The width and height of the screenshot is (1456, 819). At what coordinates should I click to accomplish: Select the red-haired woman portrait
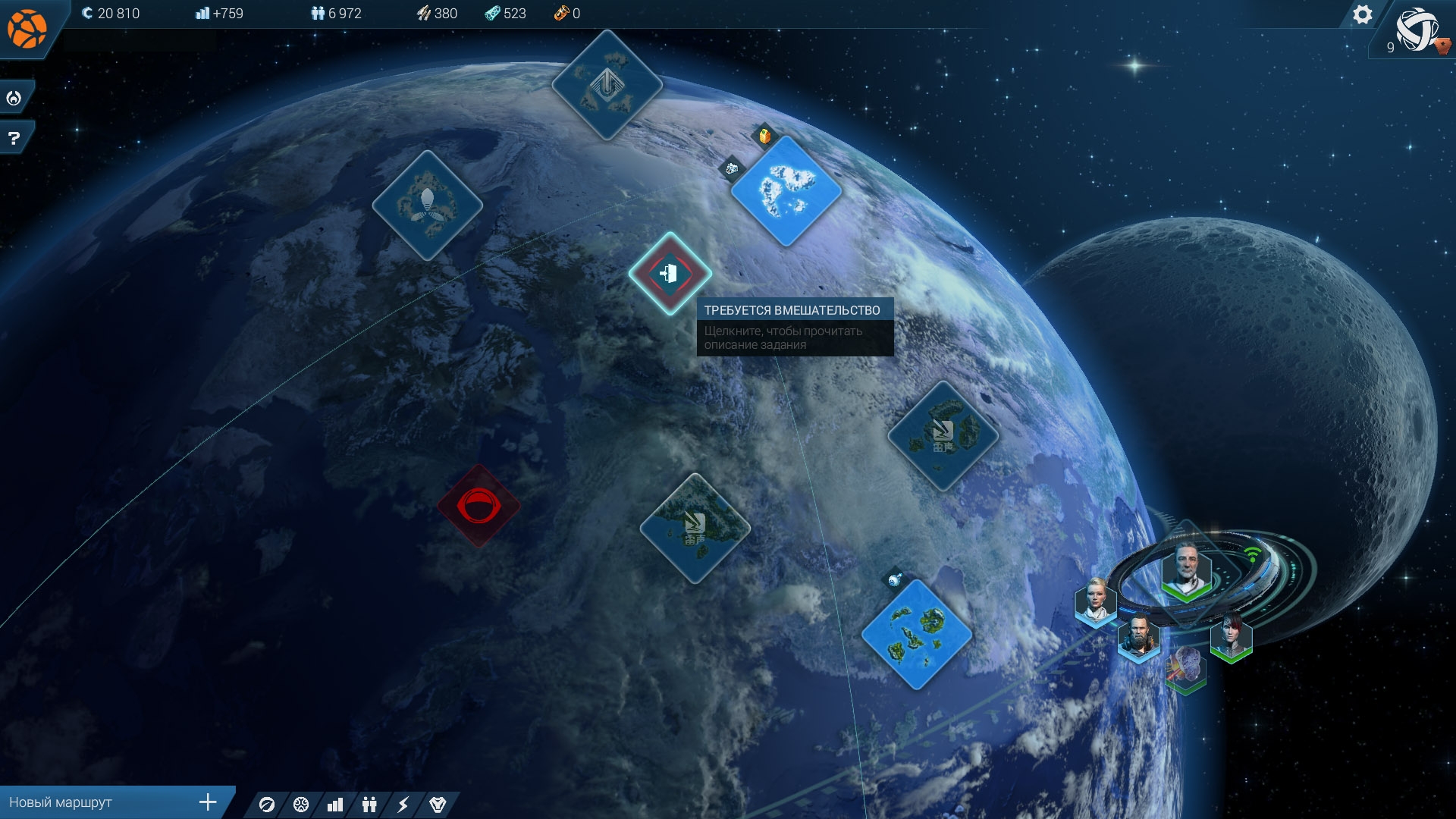pyautogui.click(x=1231, y=637)
